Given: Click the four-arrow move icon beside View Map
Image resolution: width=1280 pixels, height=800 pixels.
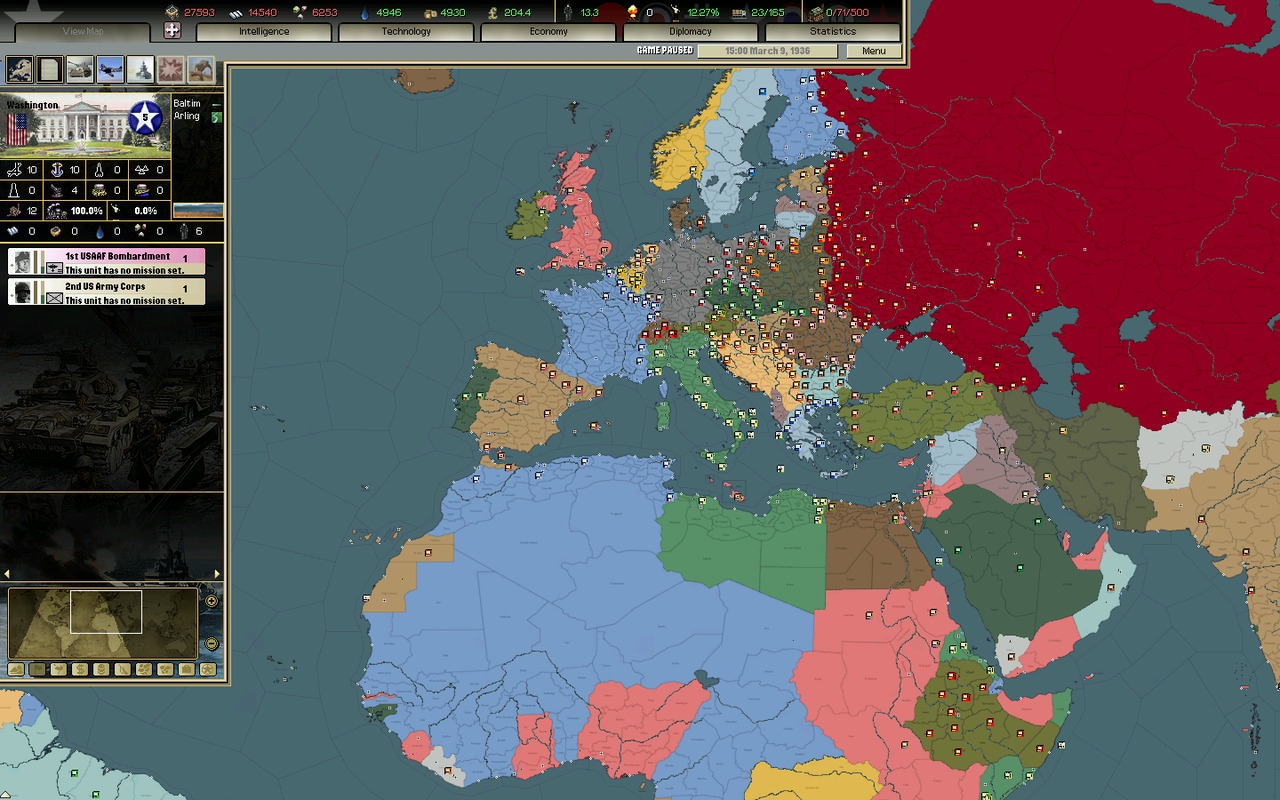Looking at the screenshot, I should click(172, 31).
